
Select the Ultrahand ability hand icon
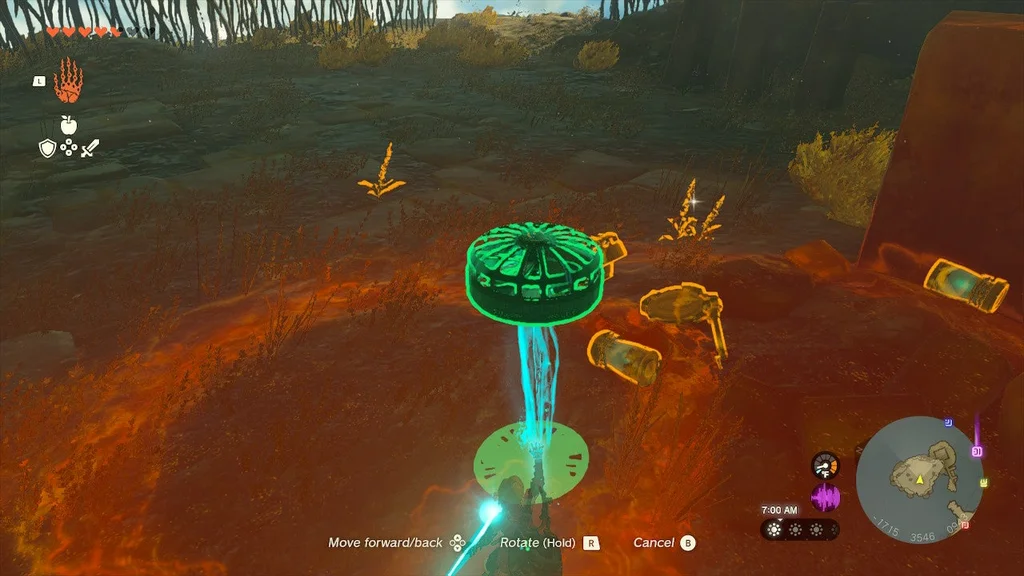pos(67,80)
